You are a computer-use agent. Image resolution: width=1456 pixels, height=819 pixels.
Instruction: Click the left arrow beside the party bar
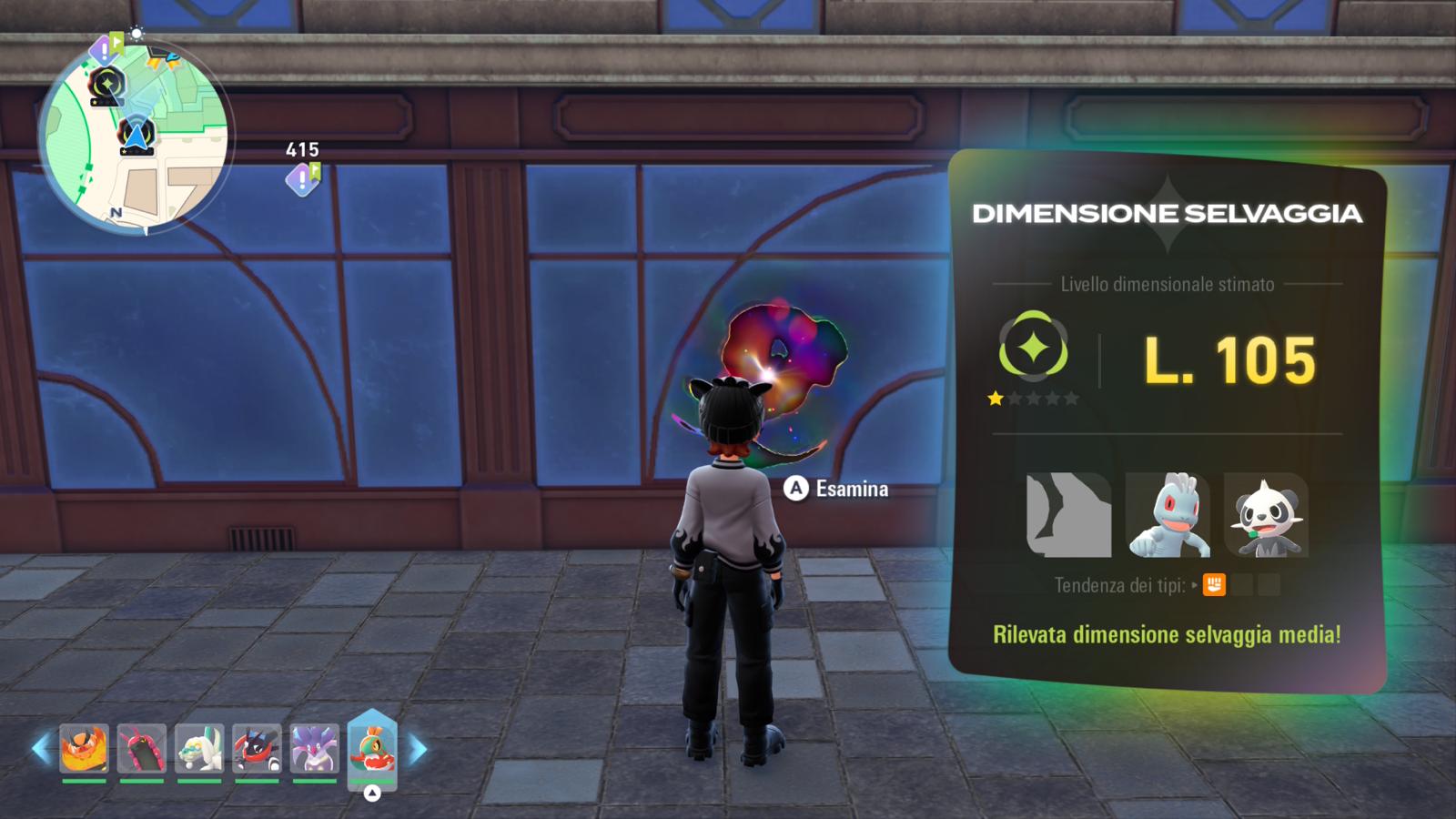coord(41,750)
